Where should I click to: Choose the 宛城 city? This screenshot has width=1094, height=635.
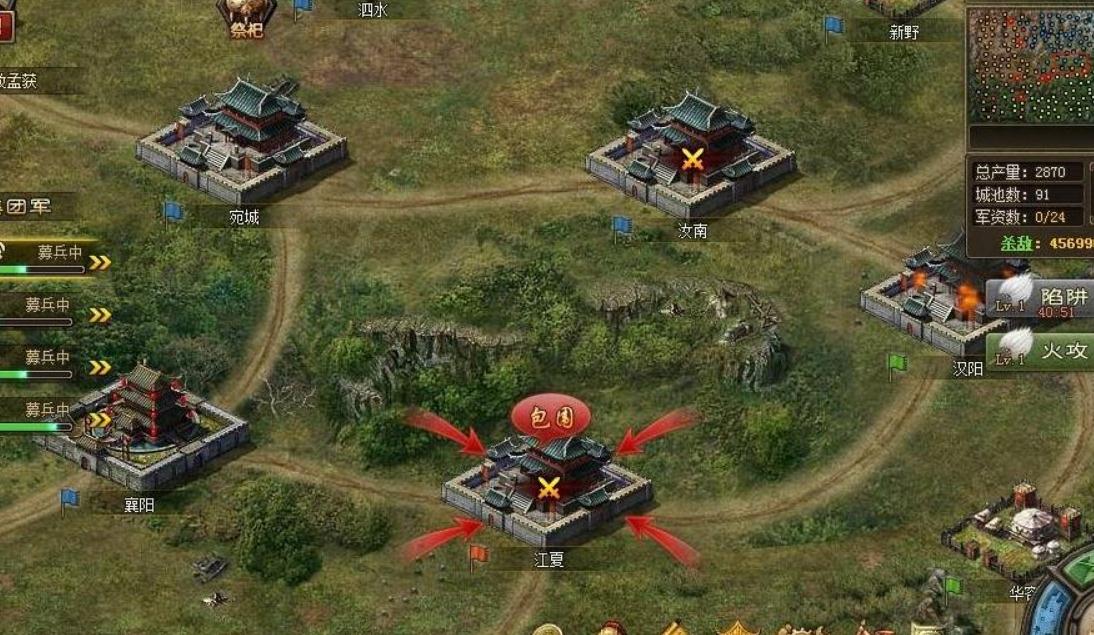pos(242,143)
